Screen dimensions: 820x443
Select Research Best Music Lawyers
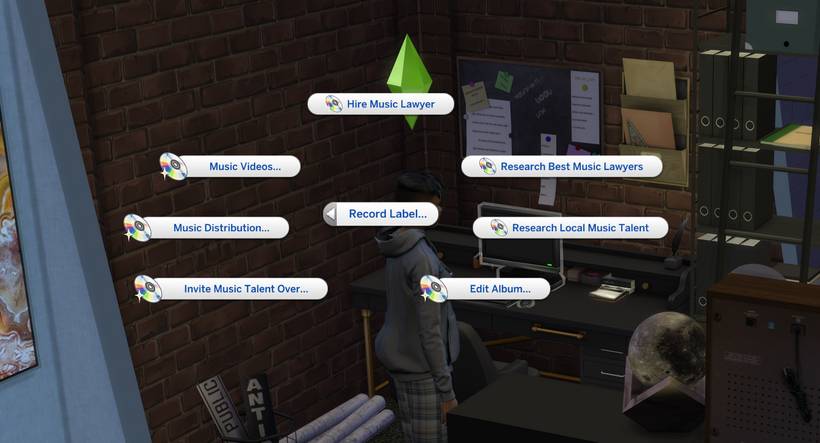pos(572,166)
